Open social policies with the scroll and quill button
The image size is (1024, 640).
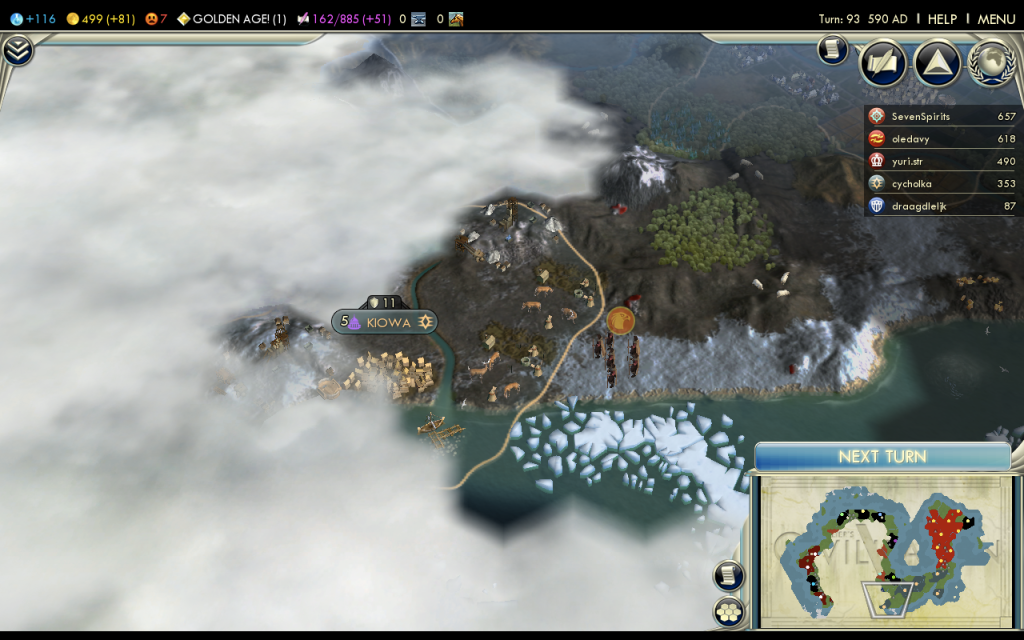point(883,64)
